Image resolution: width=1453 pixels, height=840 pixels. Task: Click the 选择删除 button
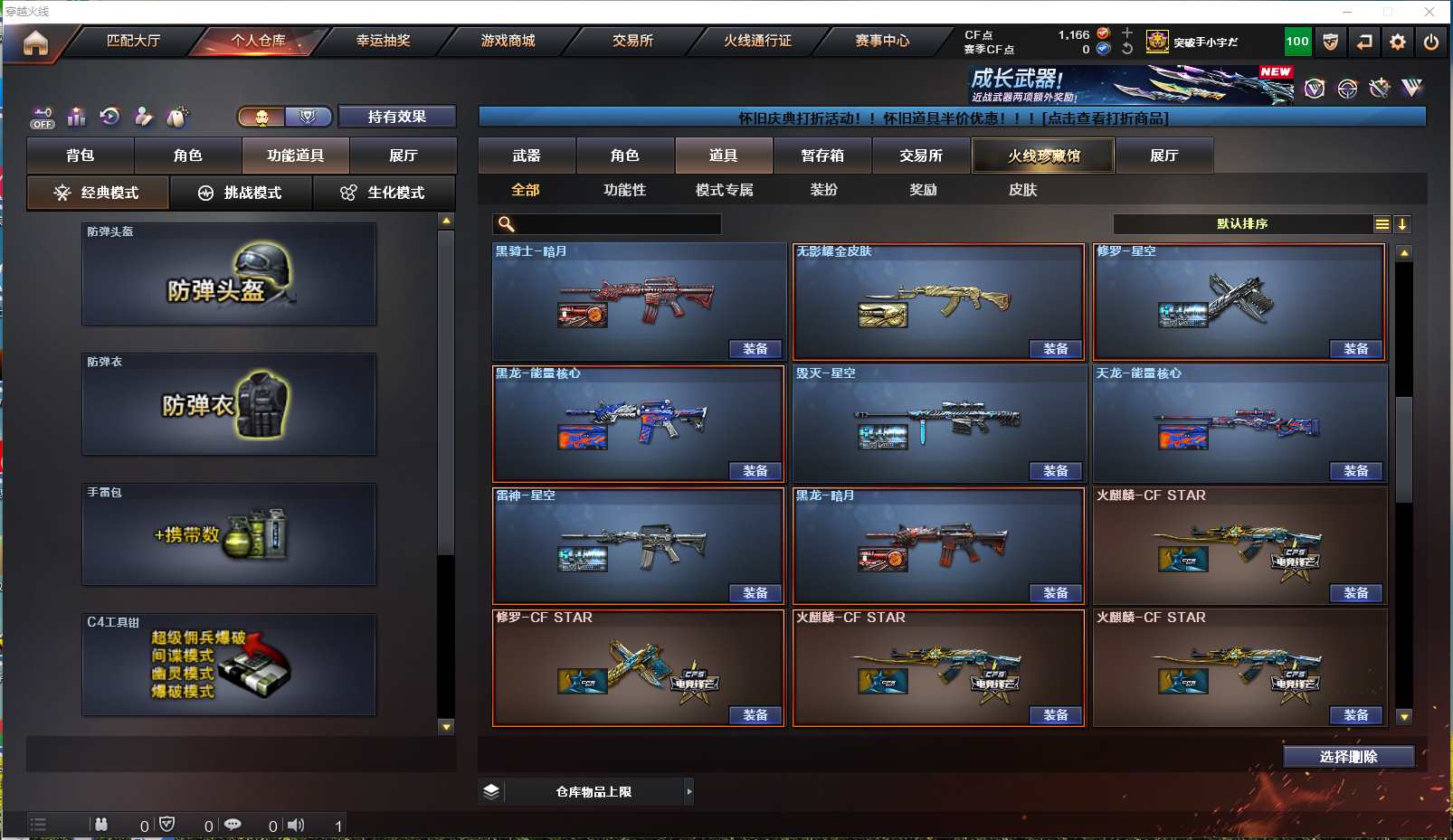point(1348,757)
